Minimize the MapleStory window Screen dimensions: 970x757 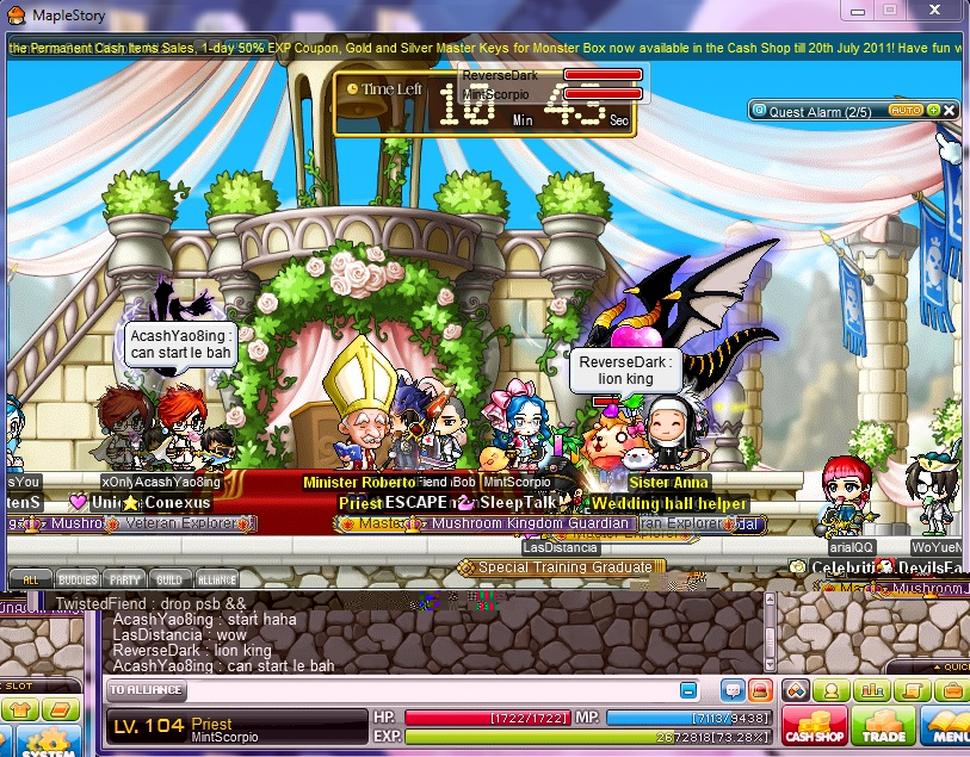[x=856, y=11]
